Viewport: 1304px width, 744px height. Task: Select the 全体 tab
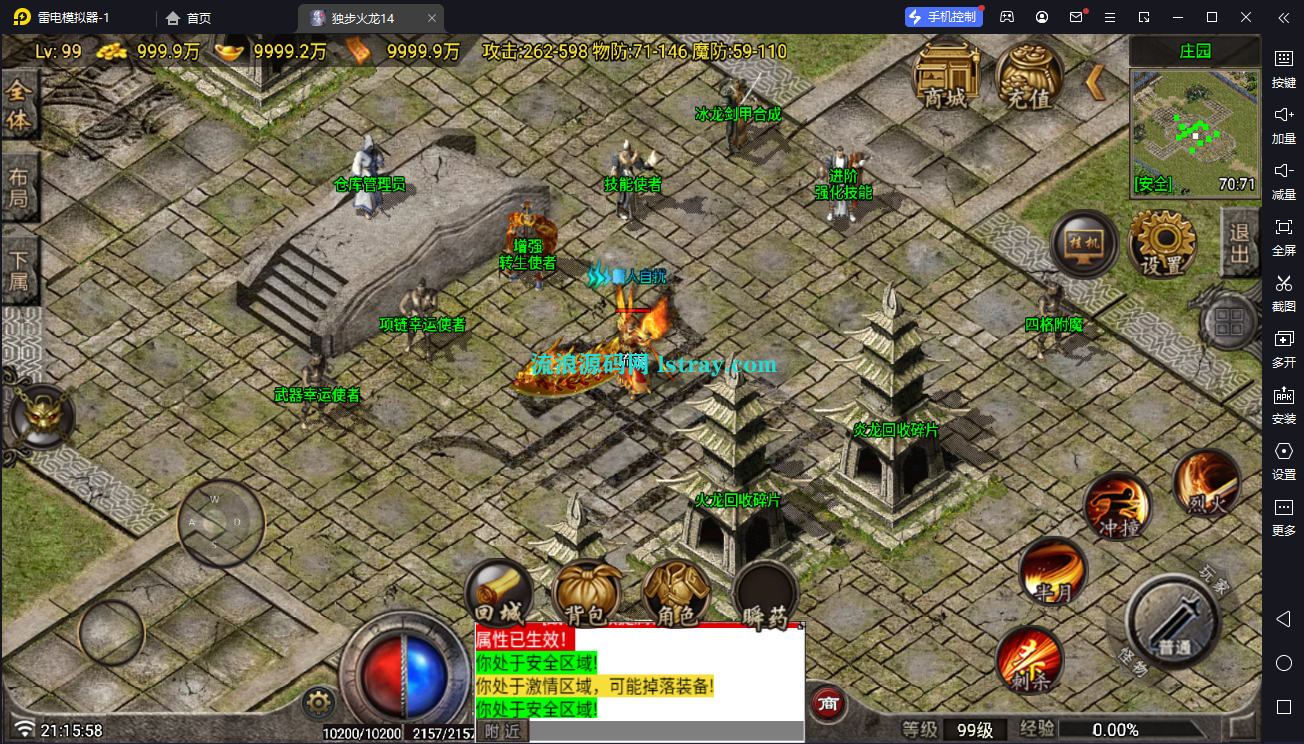(19, 105)
